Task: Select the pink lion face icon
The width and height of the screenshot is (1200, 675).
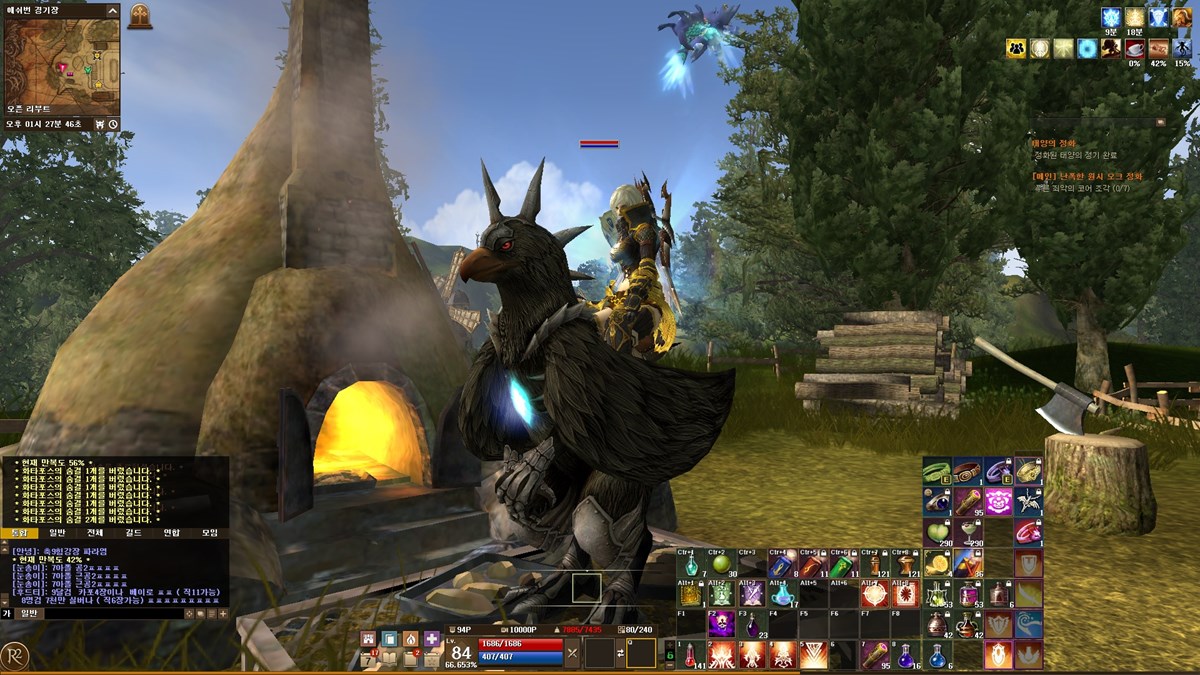Action: point(997,500)
